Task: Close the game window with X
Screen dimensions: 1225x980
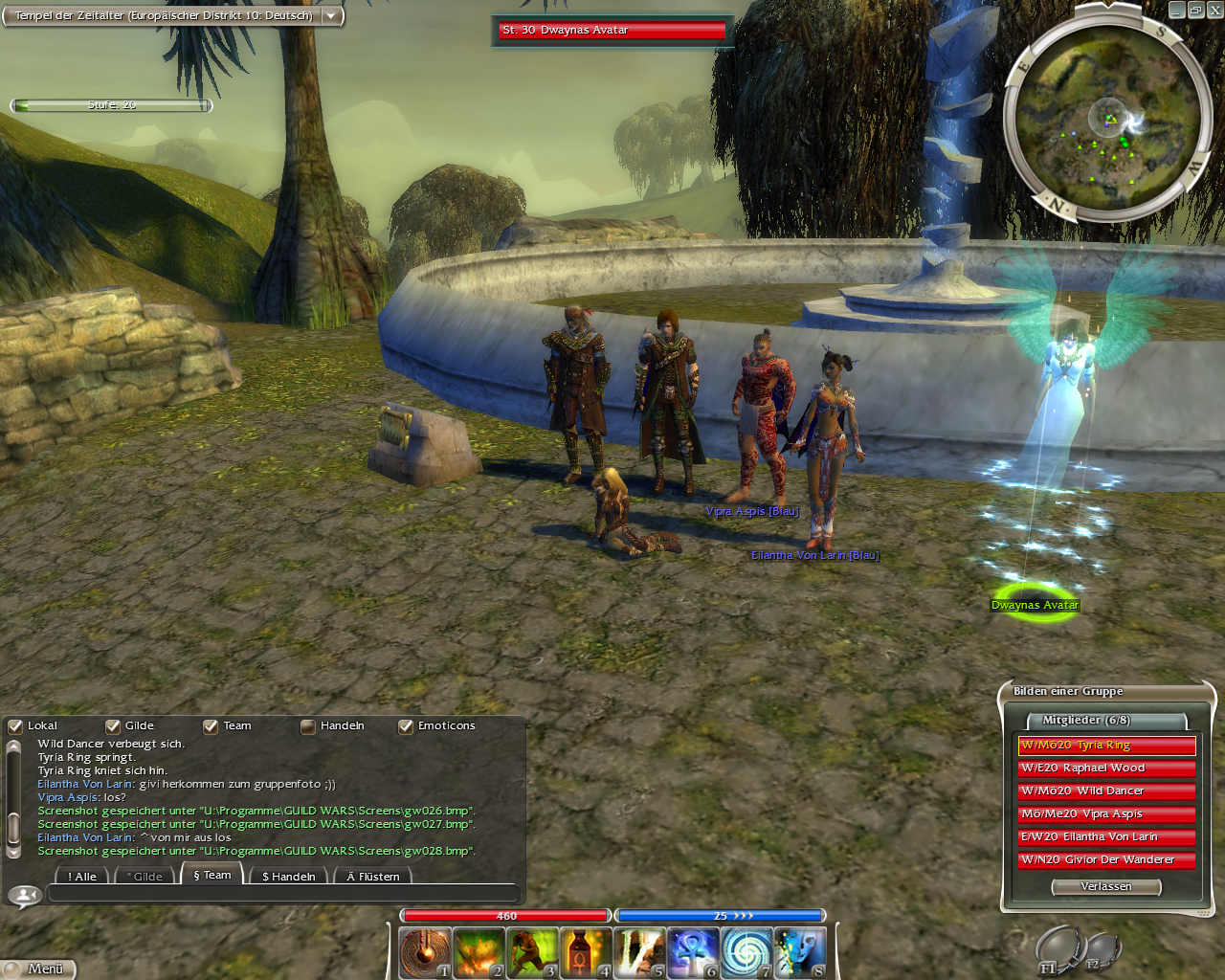Action: 1214,11
